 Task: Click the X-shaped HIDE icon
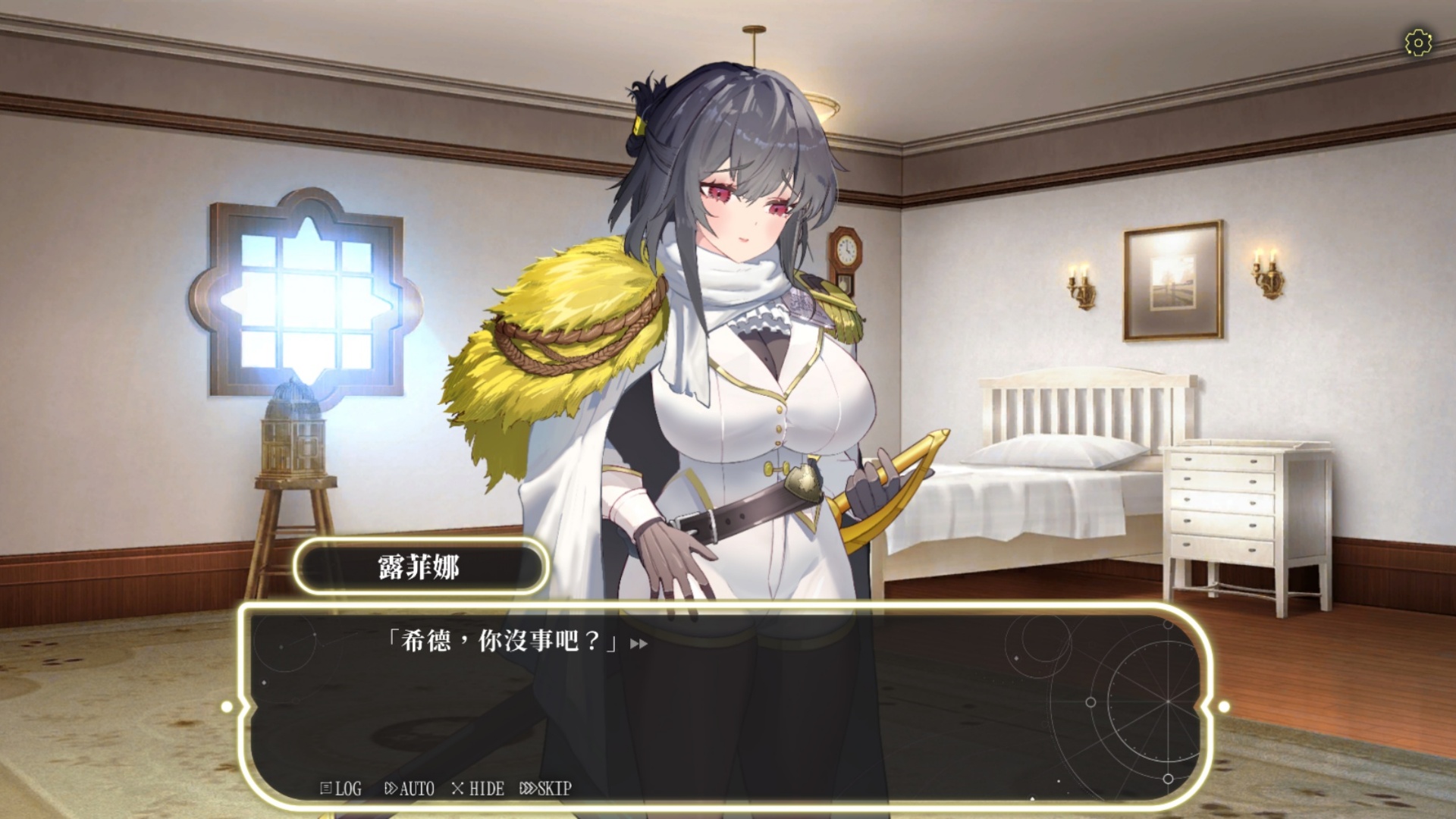point(460,789)
